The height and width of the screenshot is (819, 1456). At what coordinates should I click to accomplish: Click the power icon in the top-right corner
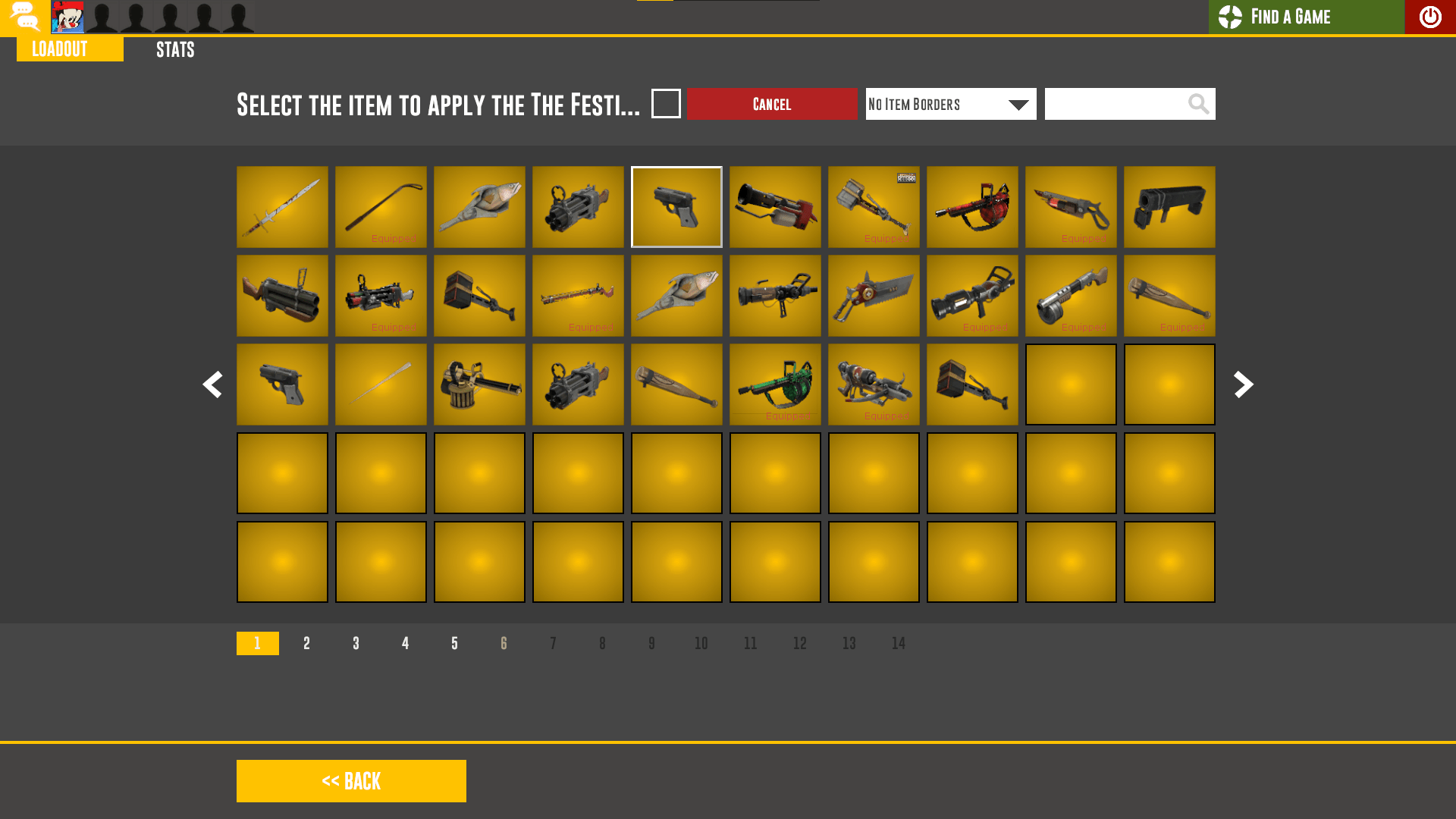[1429, 17]
